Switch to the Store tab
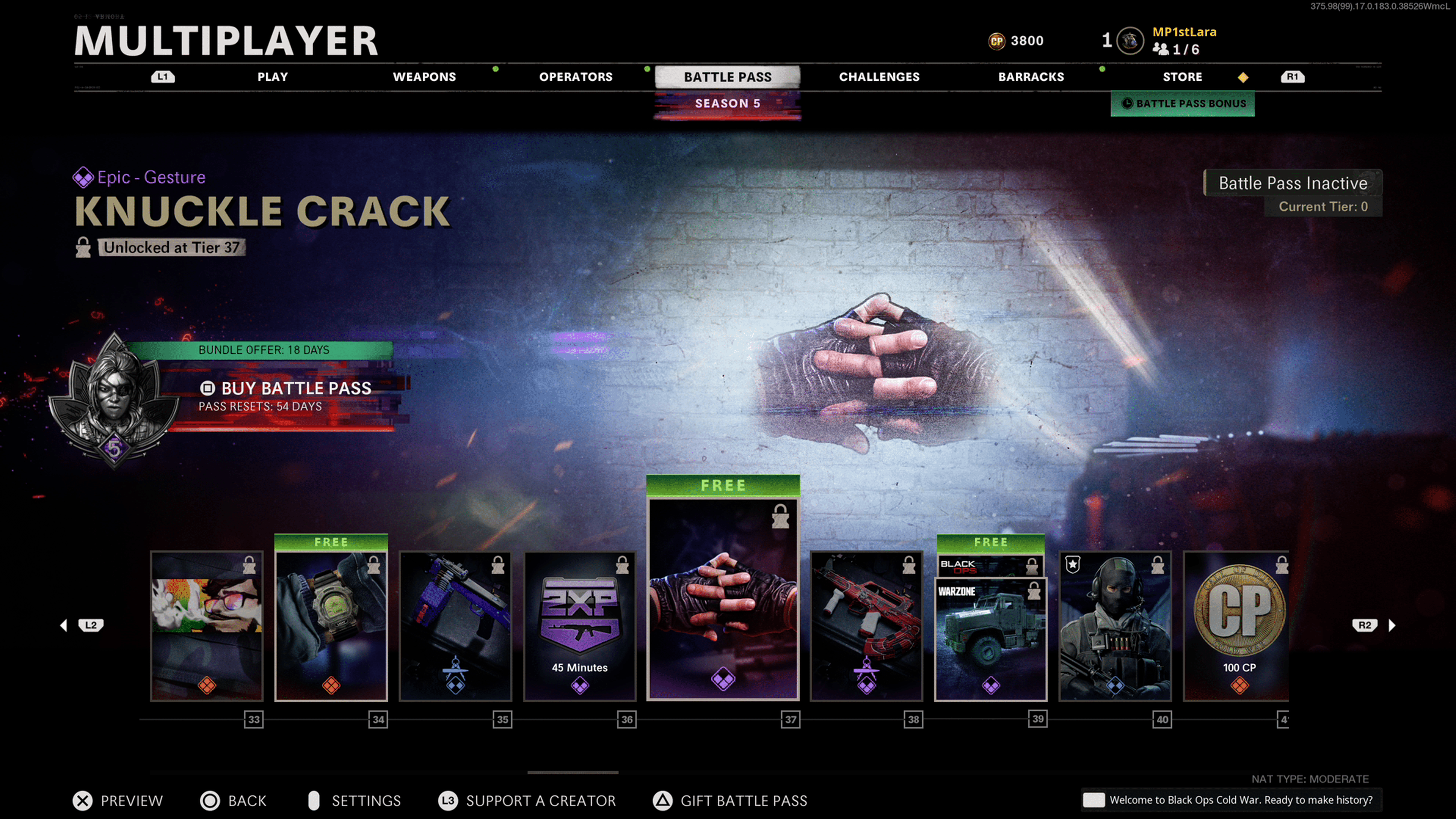The width and height of the screenshot is (1456, 819). (1182, 77)
